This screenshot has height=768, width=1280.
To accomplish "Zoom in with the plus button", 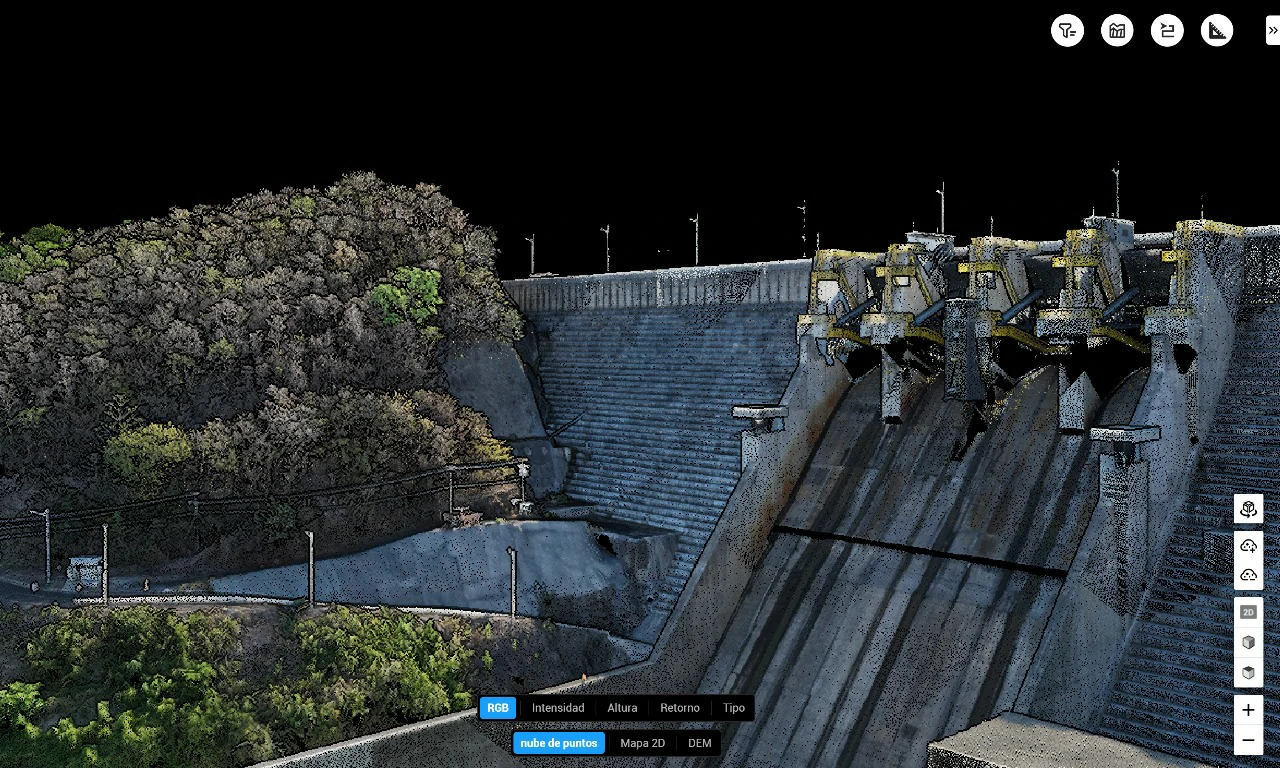I will pos(1248,710).
